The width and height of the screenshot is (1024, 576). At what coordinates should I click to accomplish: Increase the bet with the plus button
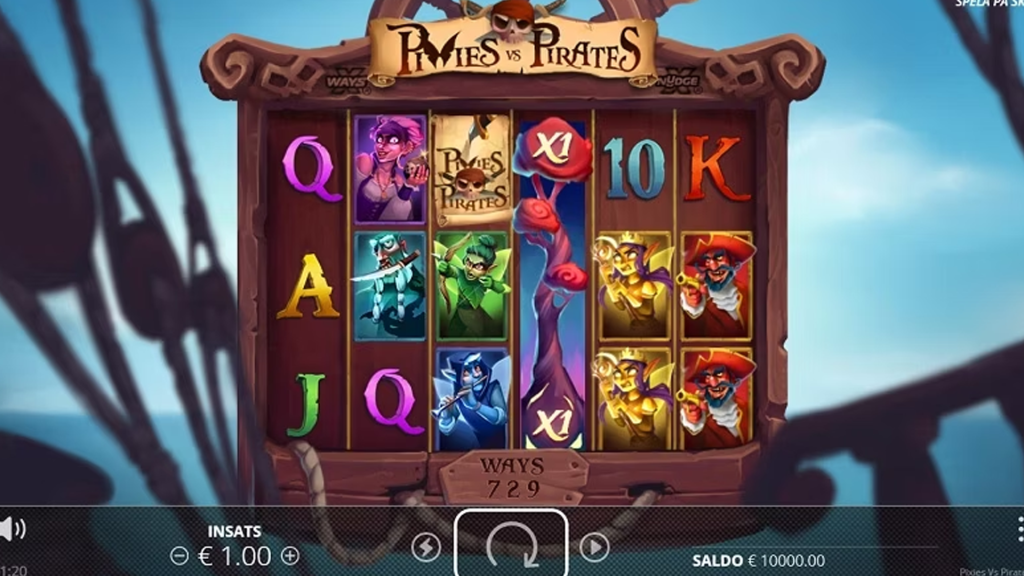coord(290,555)
